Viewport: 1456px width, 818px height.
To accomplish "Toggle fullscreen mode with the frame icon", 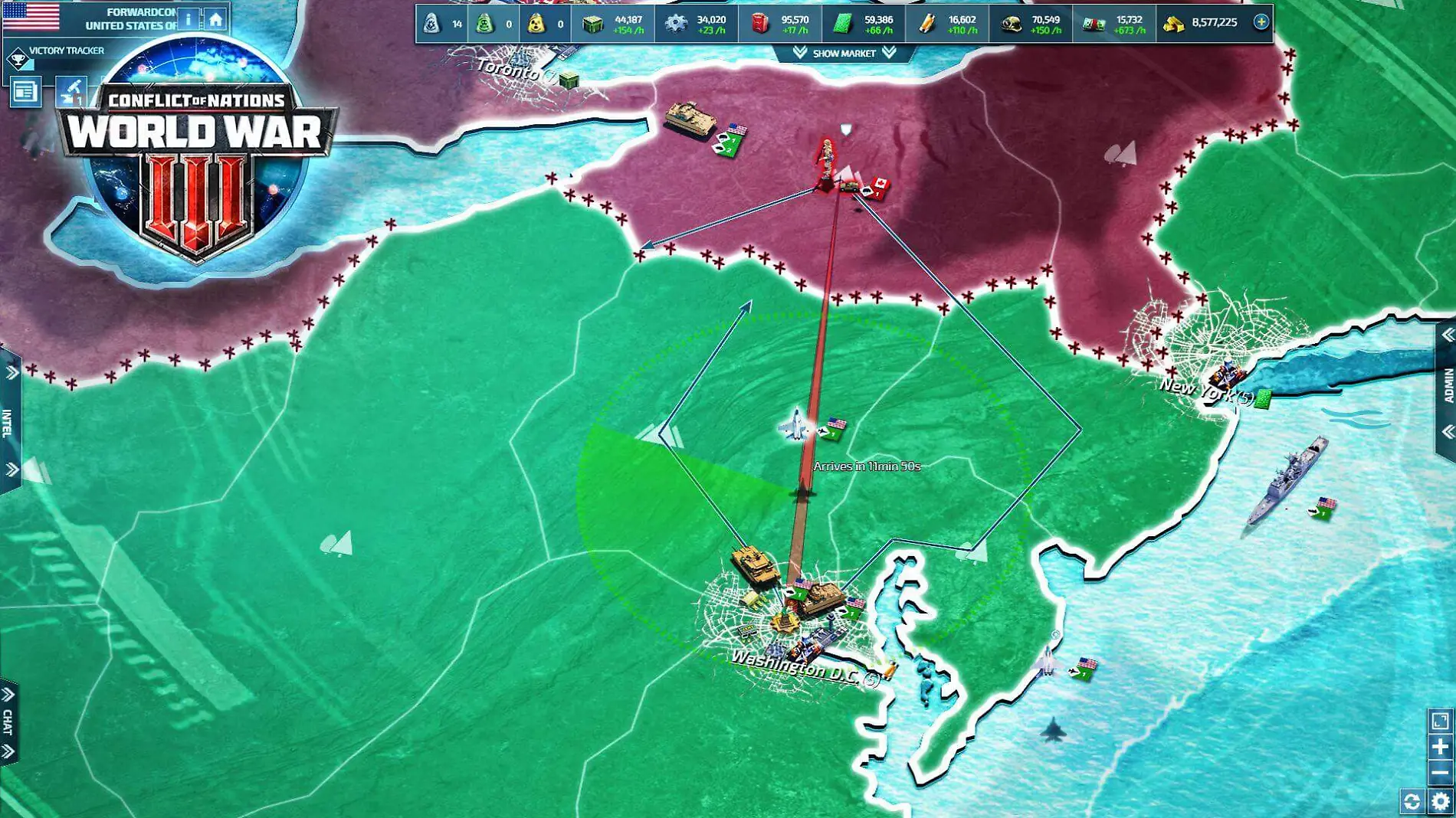I will [x=1439, y=721].
